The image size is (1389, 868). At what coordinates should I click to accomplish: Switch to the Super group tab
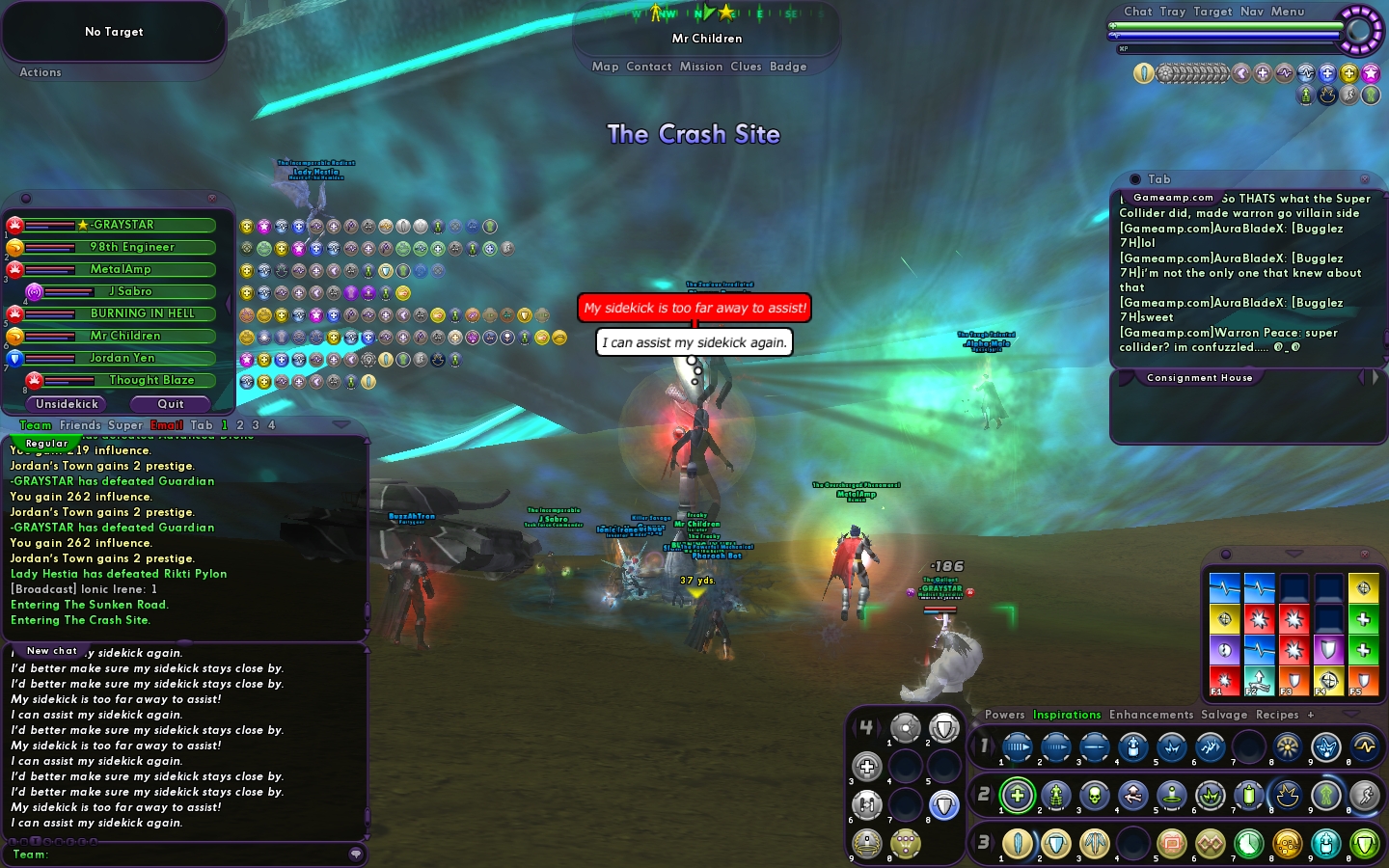pyautogui.click(x=125, y=425)
